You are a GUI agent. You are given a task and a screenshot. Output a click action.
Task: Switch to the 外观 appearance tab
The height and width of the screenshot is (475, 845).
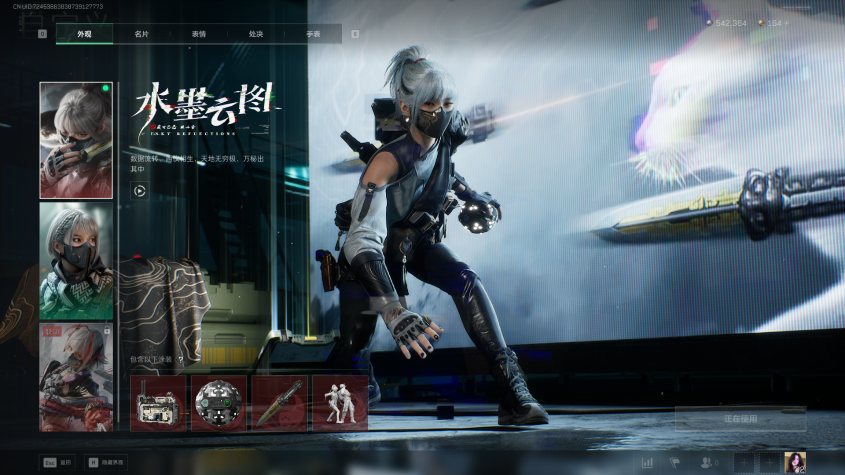[x=84, y=34]
